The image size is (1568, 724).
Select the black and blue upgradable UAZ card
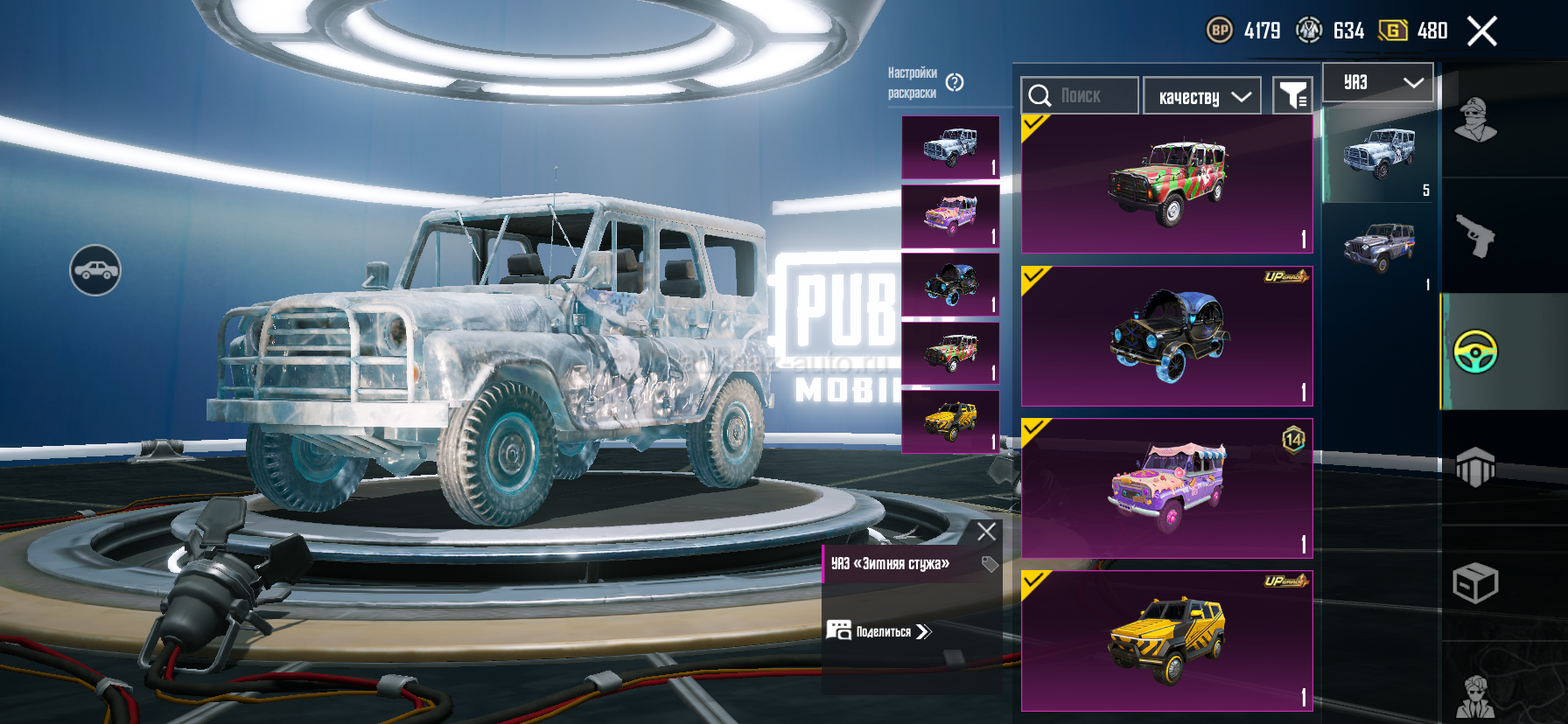[1166, 337]
